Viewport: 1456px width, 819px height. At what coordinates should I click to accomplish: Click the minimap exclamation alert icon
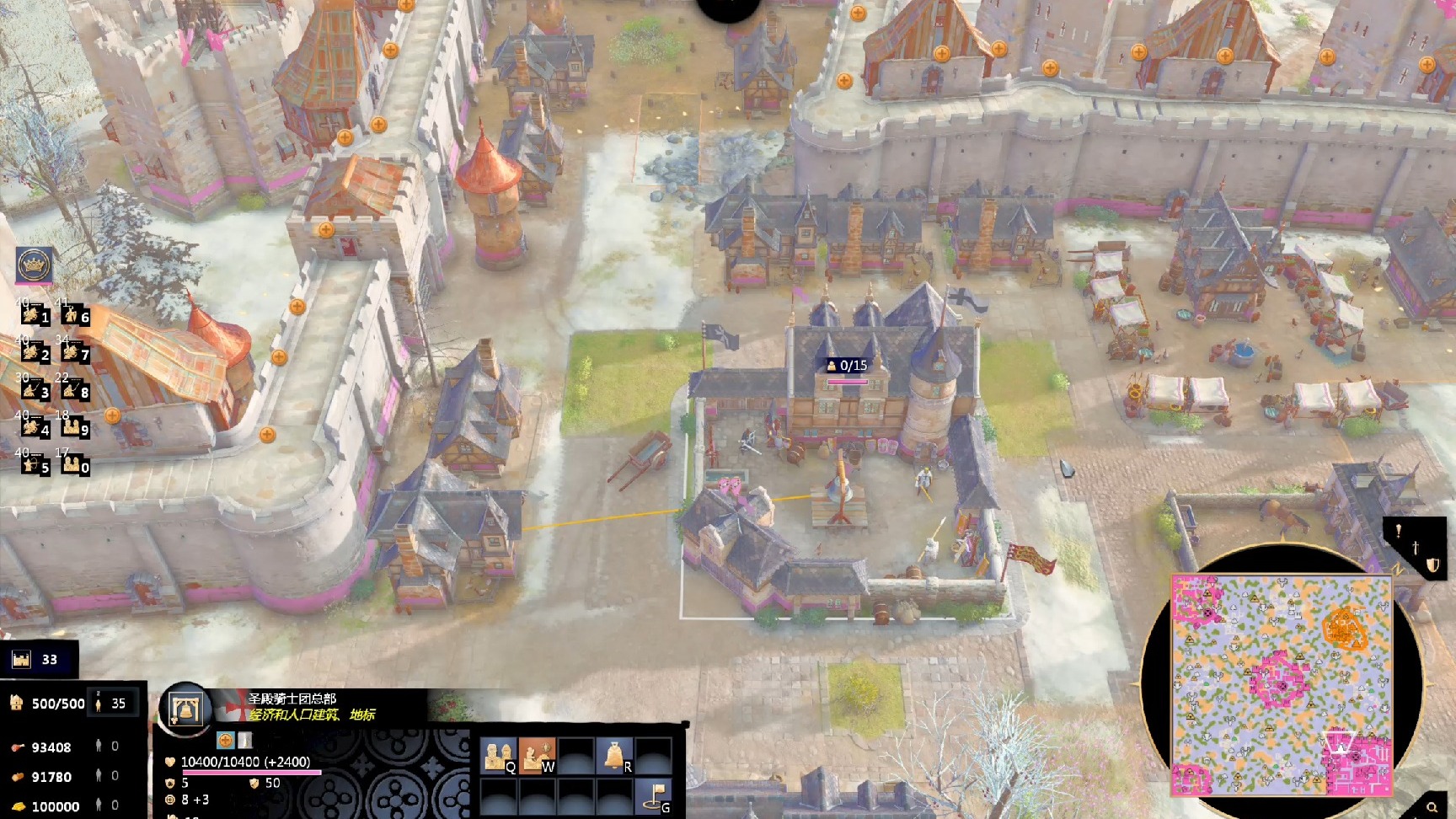(x=1398, y=531)
